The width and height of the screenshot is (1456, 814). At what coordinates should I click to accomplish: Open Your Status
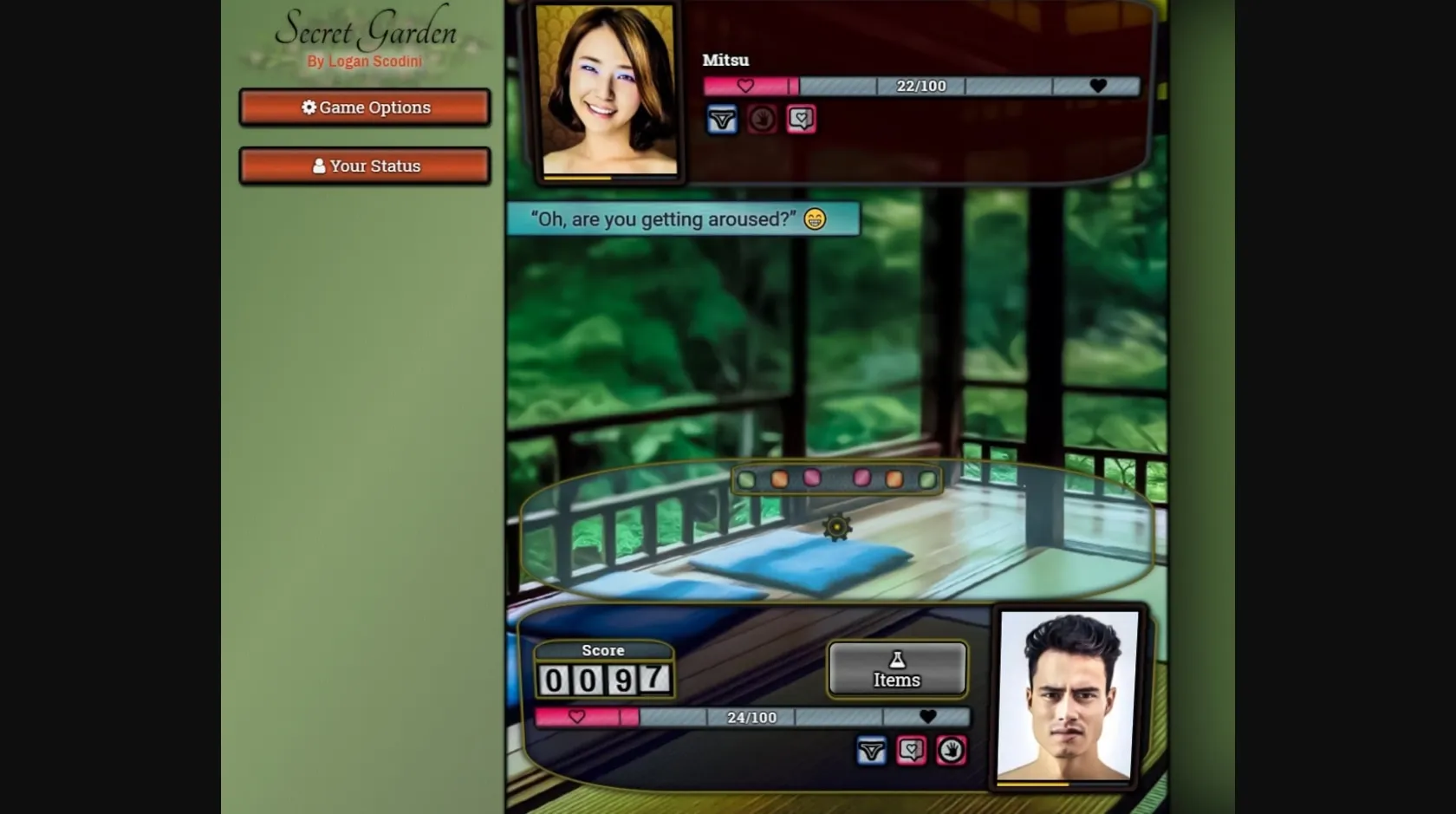(x=364, y=165)
